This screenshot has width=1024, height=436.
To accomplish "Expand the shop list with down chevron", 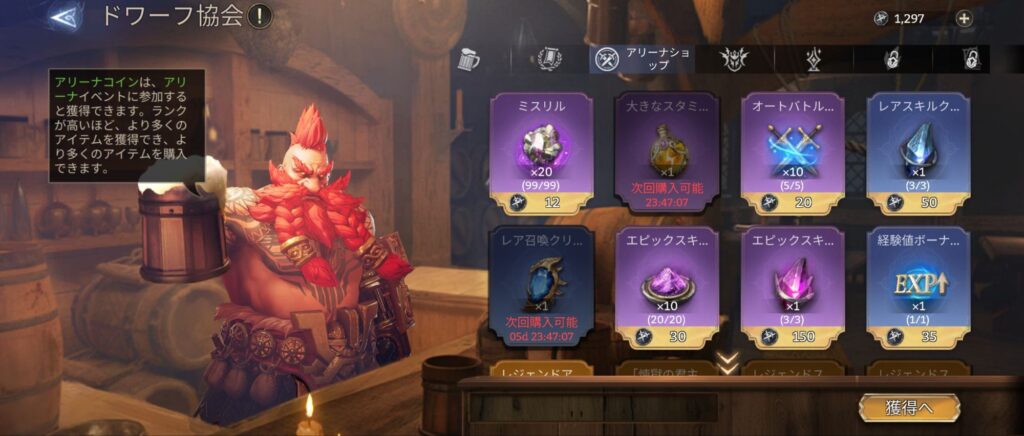I will 729,362.
